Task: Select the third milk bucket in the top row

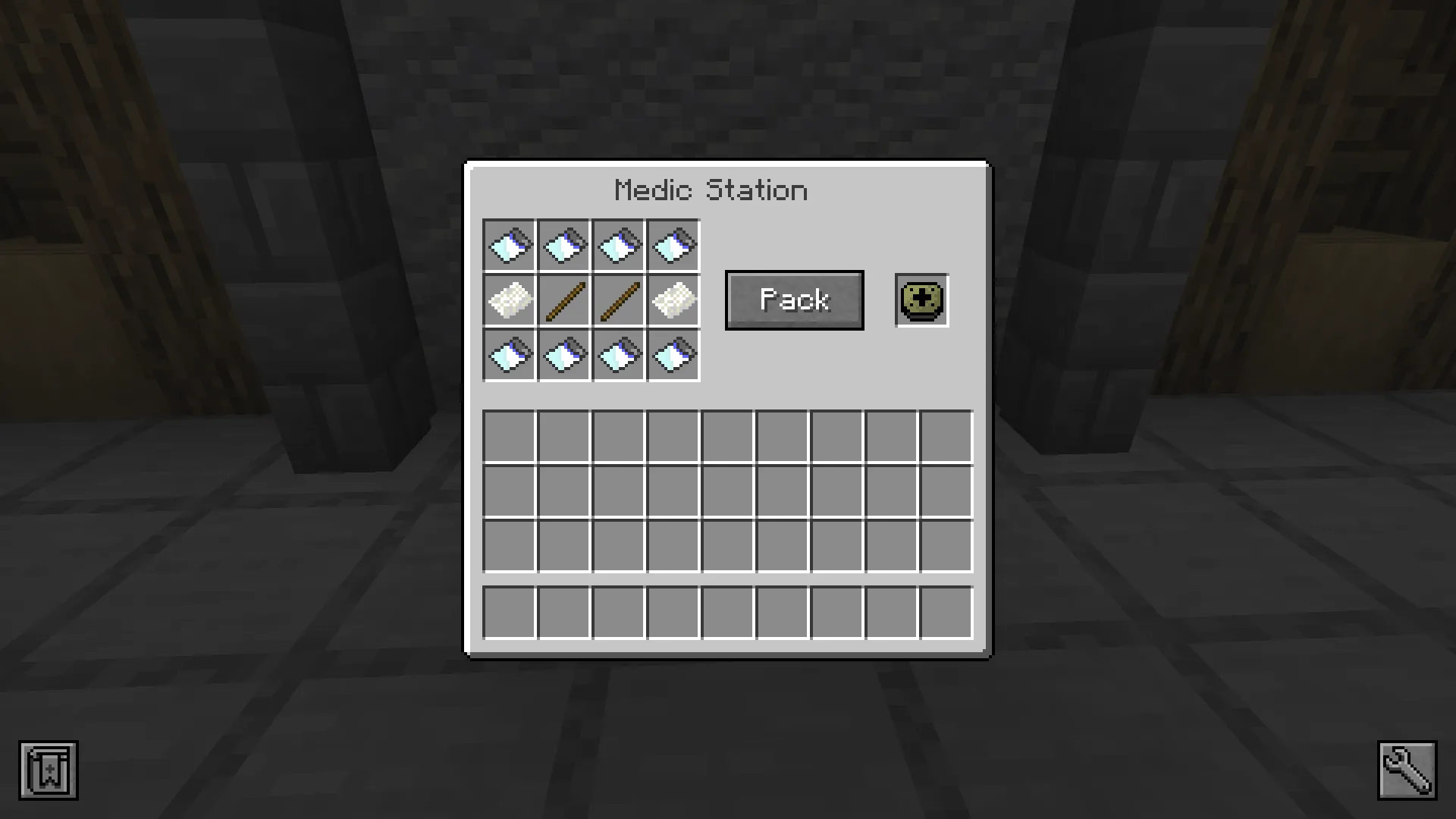Action: (618, 244)
